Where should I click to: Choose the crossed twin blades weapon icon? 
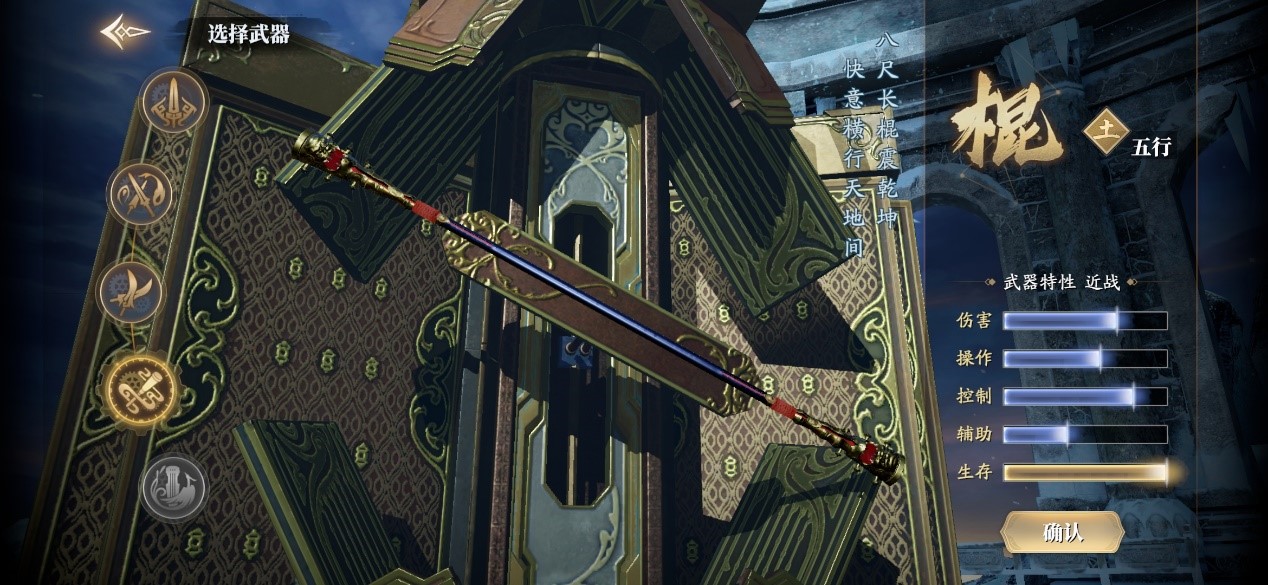click(x=141, y=193)
